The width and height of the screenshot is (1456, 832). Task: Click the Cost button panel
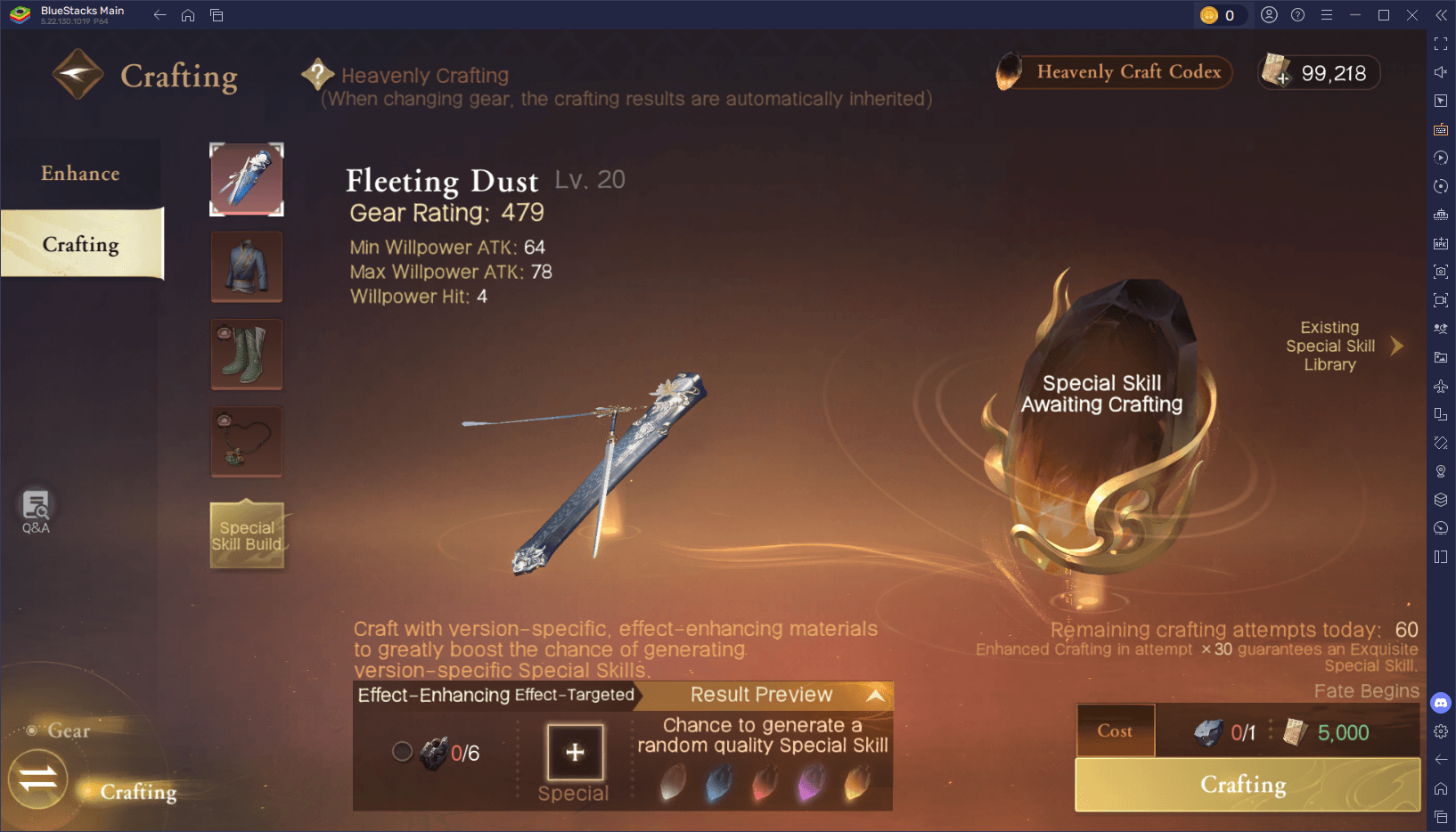tap(1115, 730)
